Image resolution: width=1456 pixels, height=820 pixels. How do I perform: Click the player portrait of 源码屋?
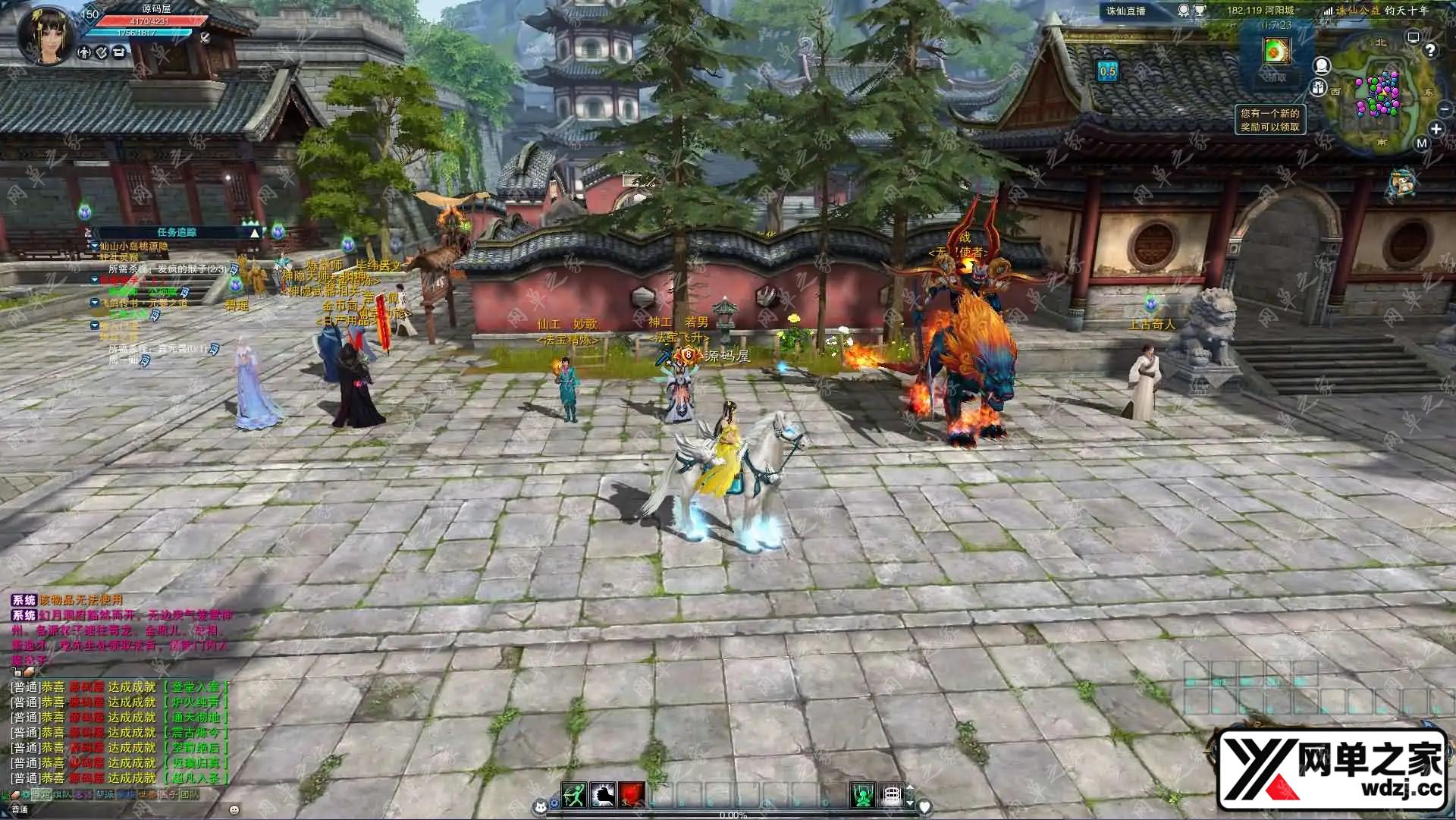[49, 33]
